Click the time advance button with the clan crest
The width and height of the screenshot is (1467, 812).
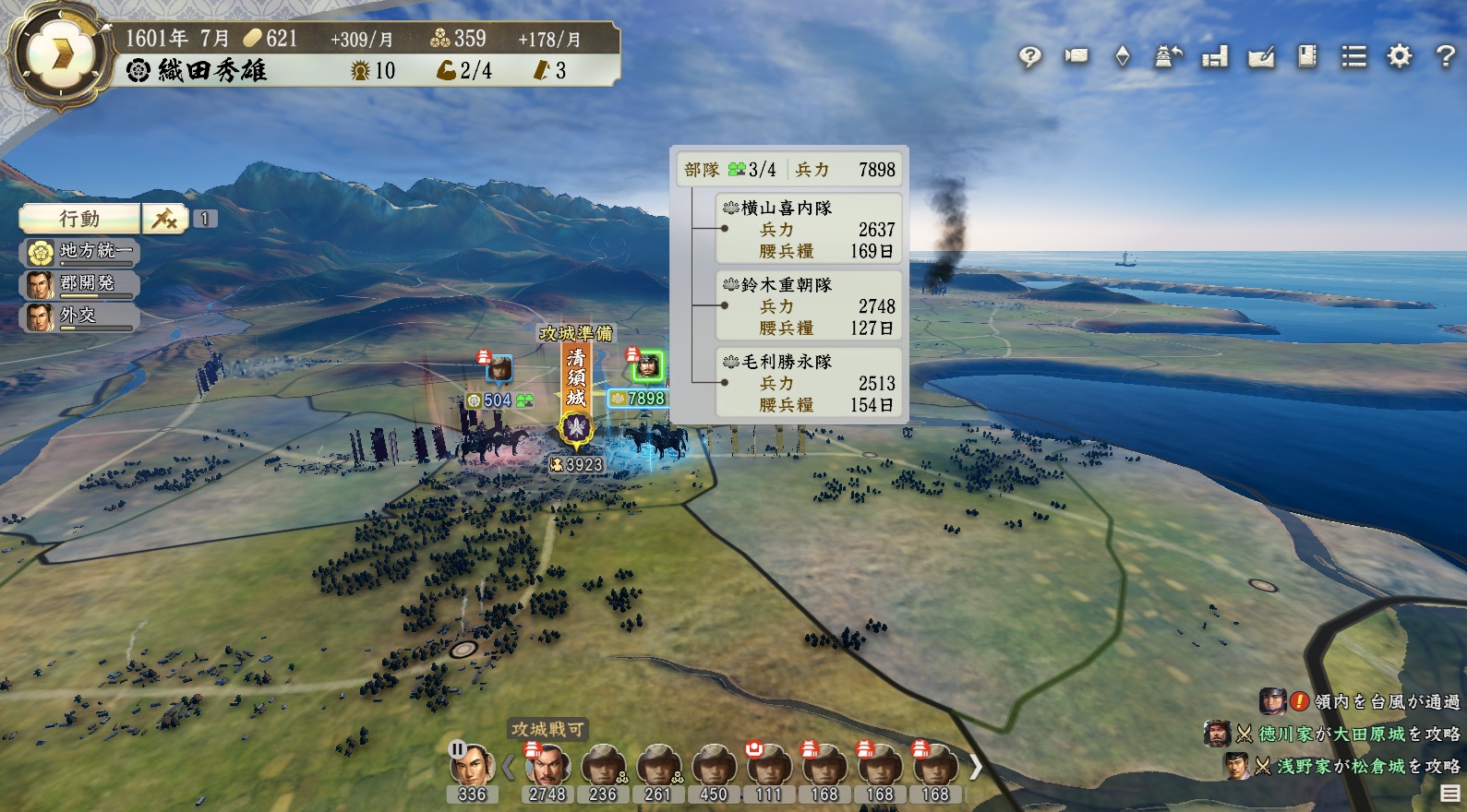point(59,54)
